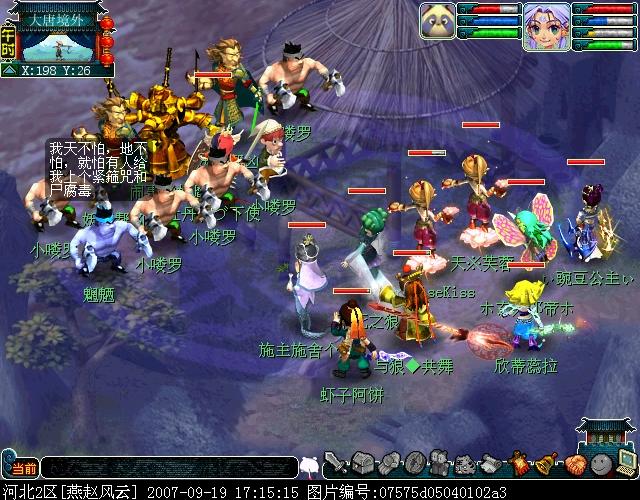Select the round grey fan icon
This screenshot has width=640, height=500.
point(414,464)
